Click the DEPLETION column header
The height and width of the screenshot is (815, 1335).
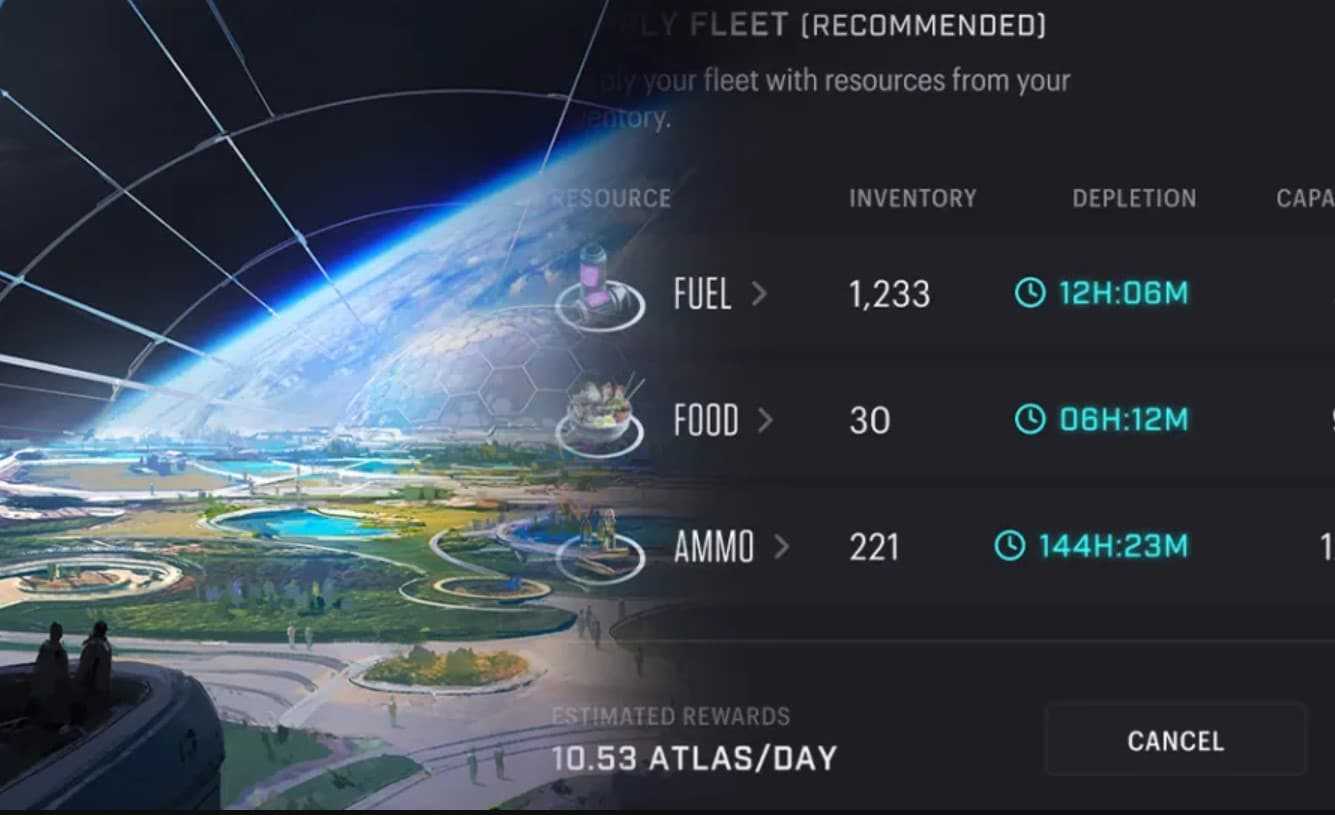[1134, 198]
